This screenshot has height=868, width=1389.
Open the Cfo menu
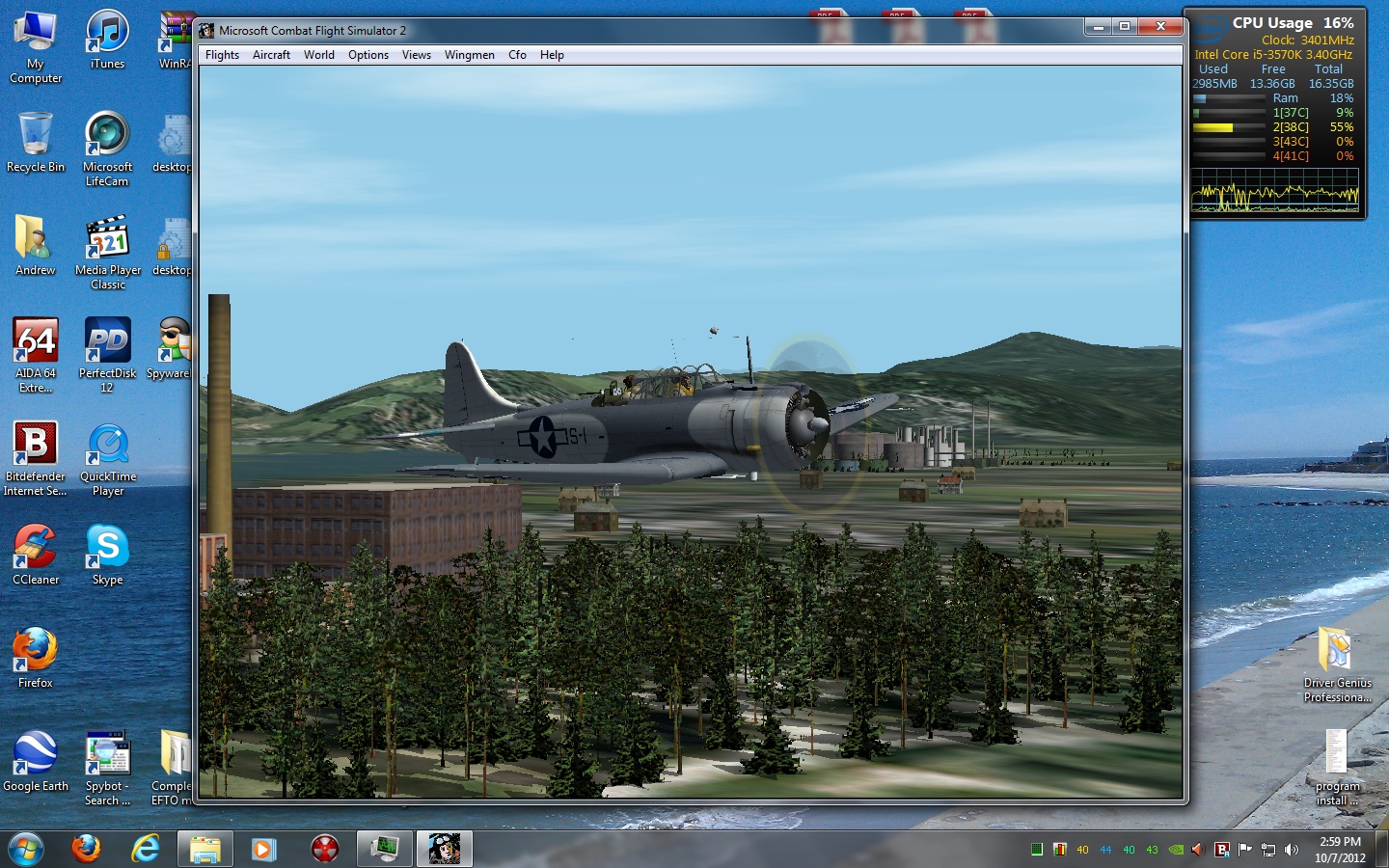point(518,55)
